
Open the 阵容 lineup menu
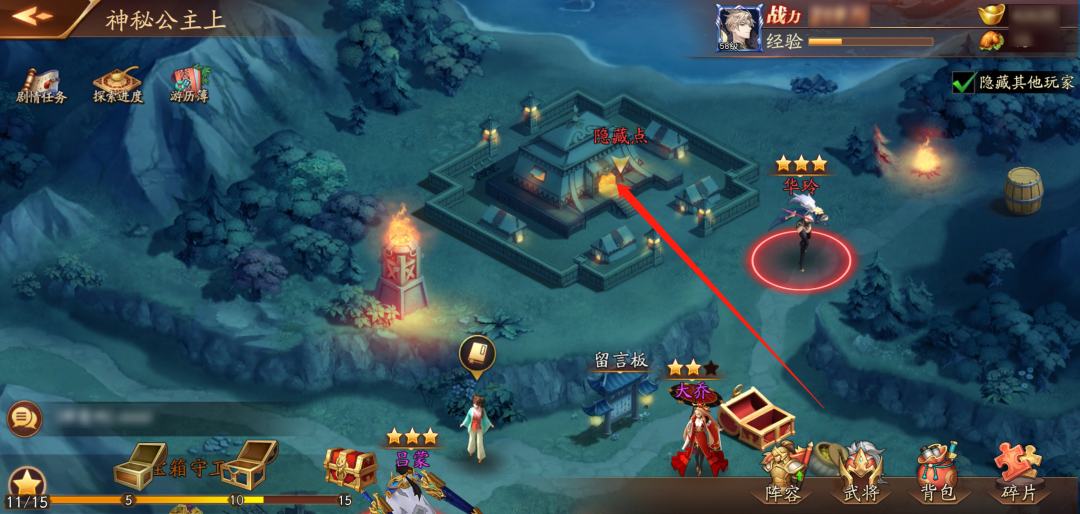pyautogui.click(x=782, y=474)
